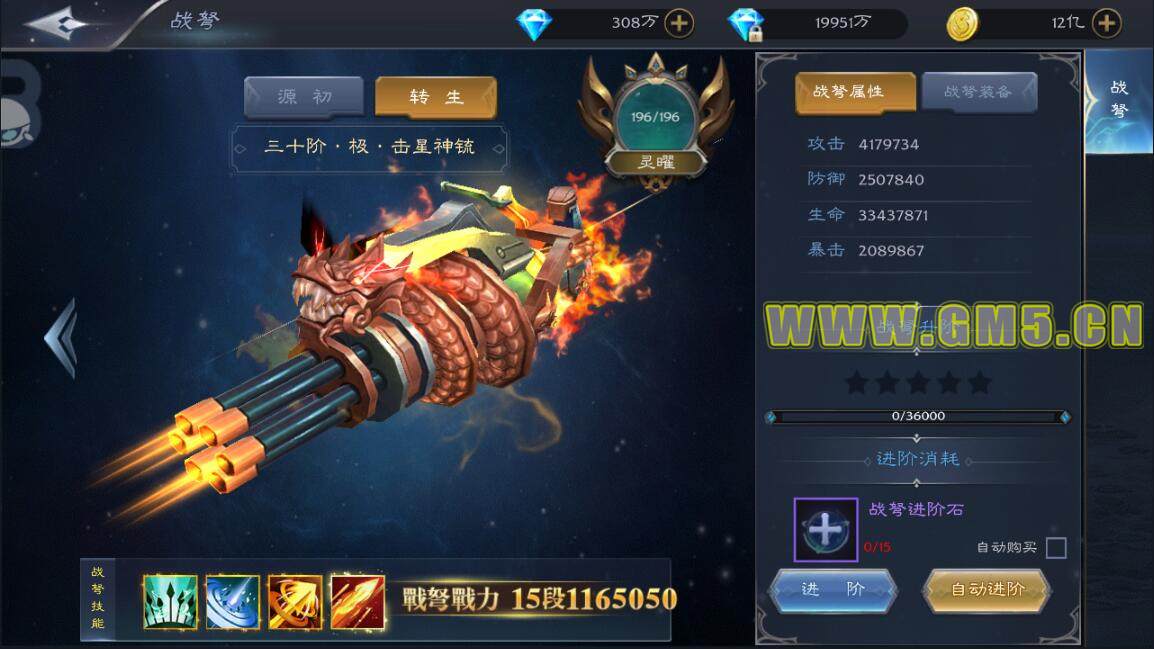This screenshot has width=1154, height=649.
Task: Select the 转生 tab
Action: point(436,97)
